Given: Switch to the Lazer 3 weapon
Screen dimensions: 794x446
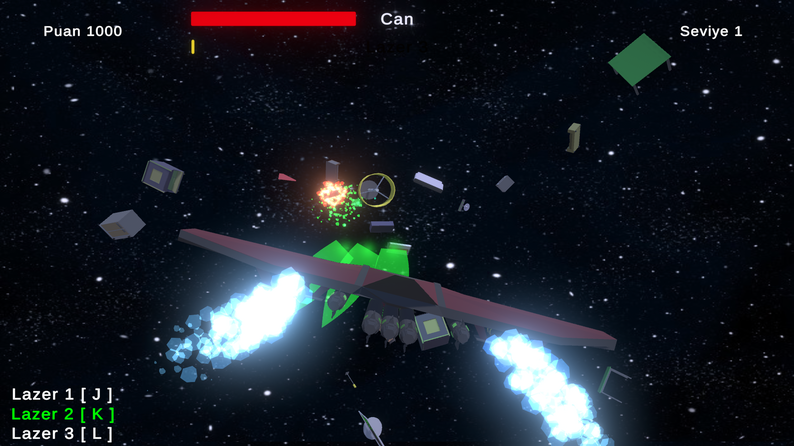Looking at the screenshot, I should [62, 434].
